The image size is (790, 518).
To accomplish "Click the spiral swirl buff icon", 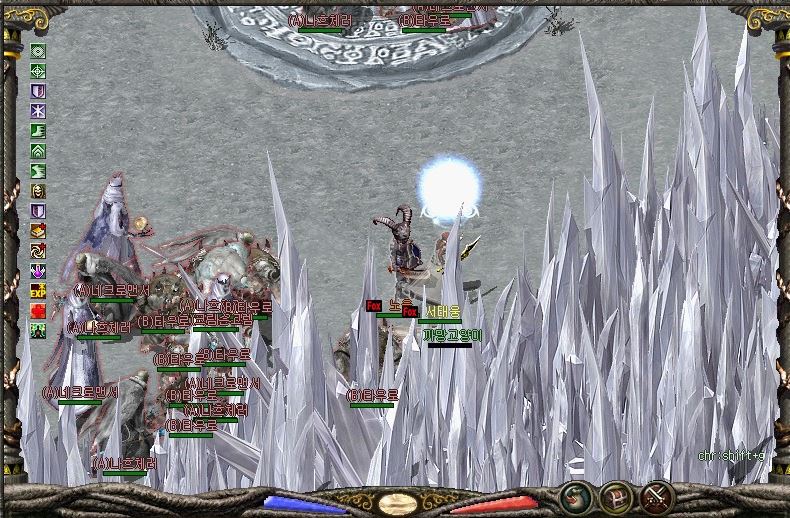I will click(x=39, y=251).
